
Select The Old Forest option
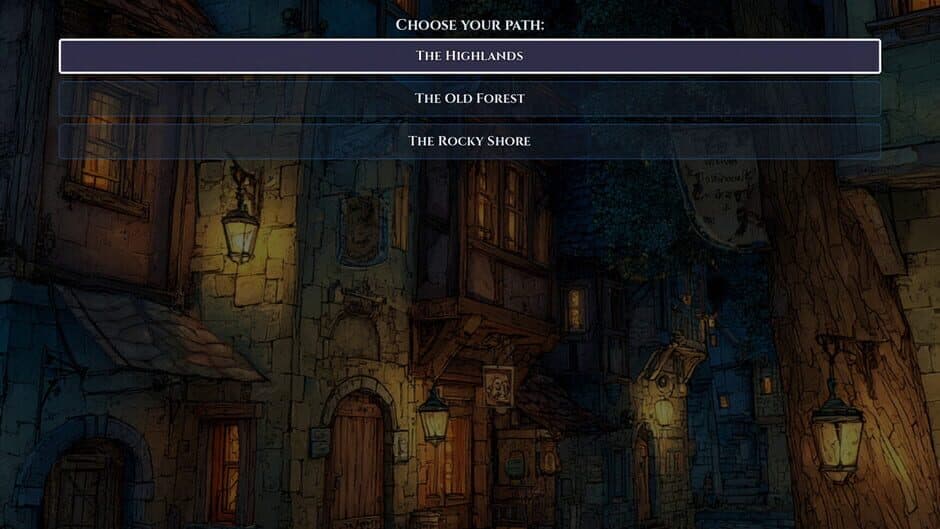pyautogui.click(x=469, y=98)
